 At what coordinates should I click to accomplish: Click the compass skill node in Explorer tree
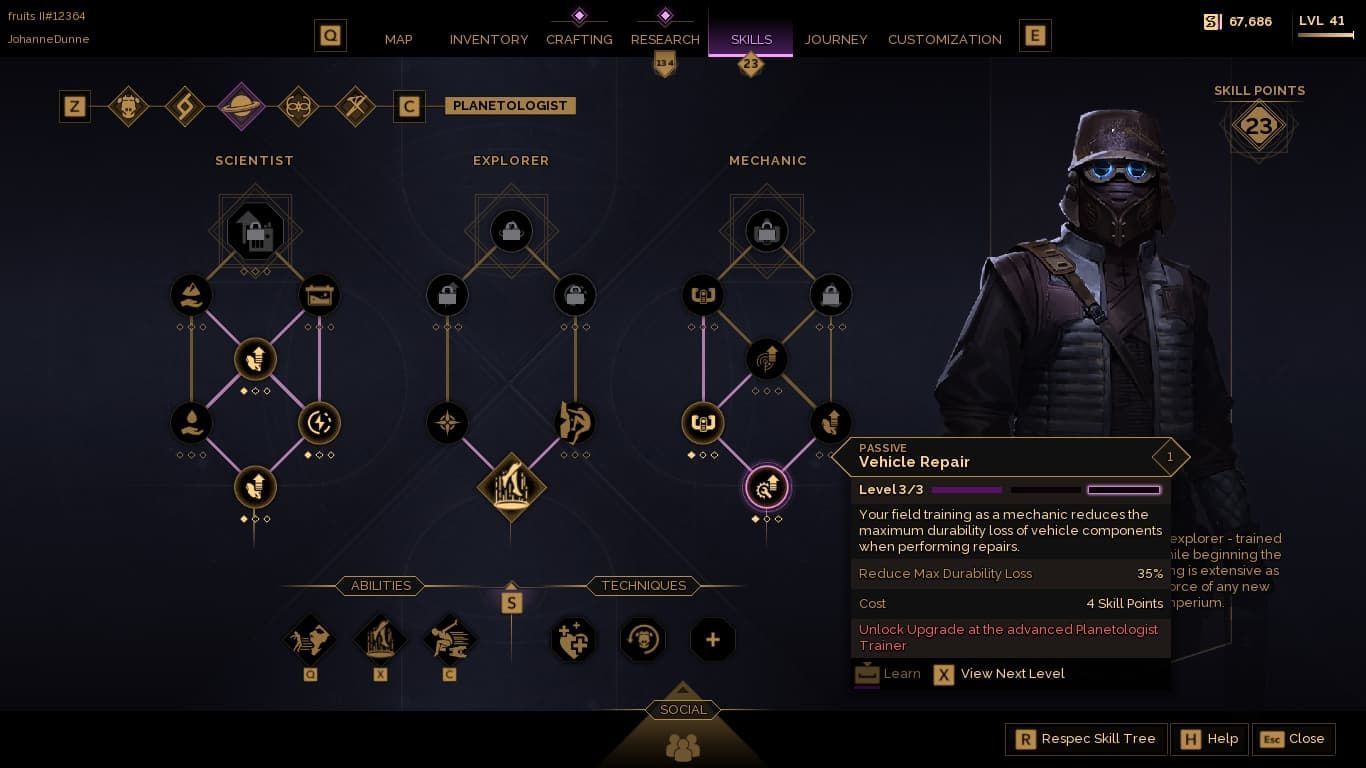click(447, 422)
